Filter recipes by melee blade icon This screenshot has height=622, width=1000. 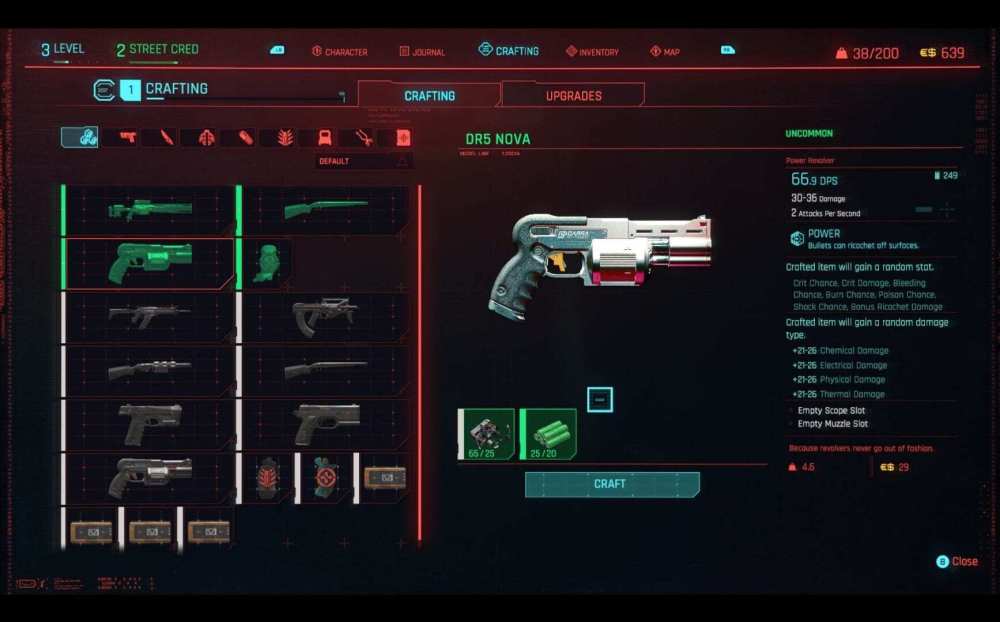167,138
